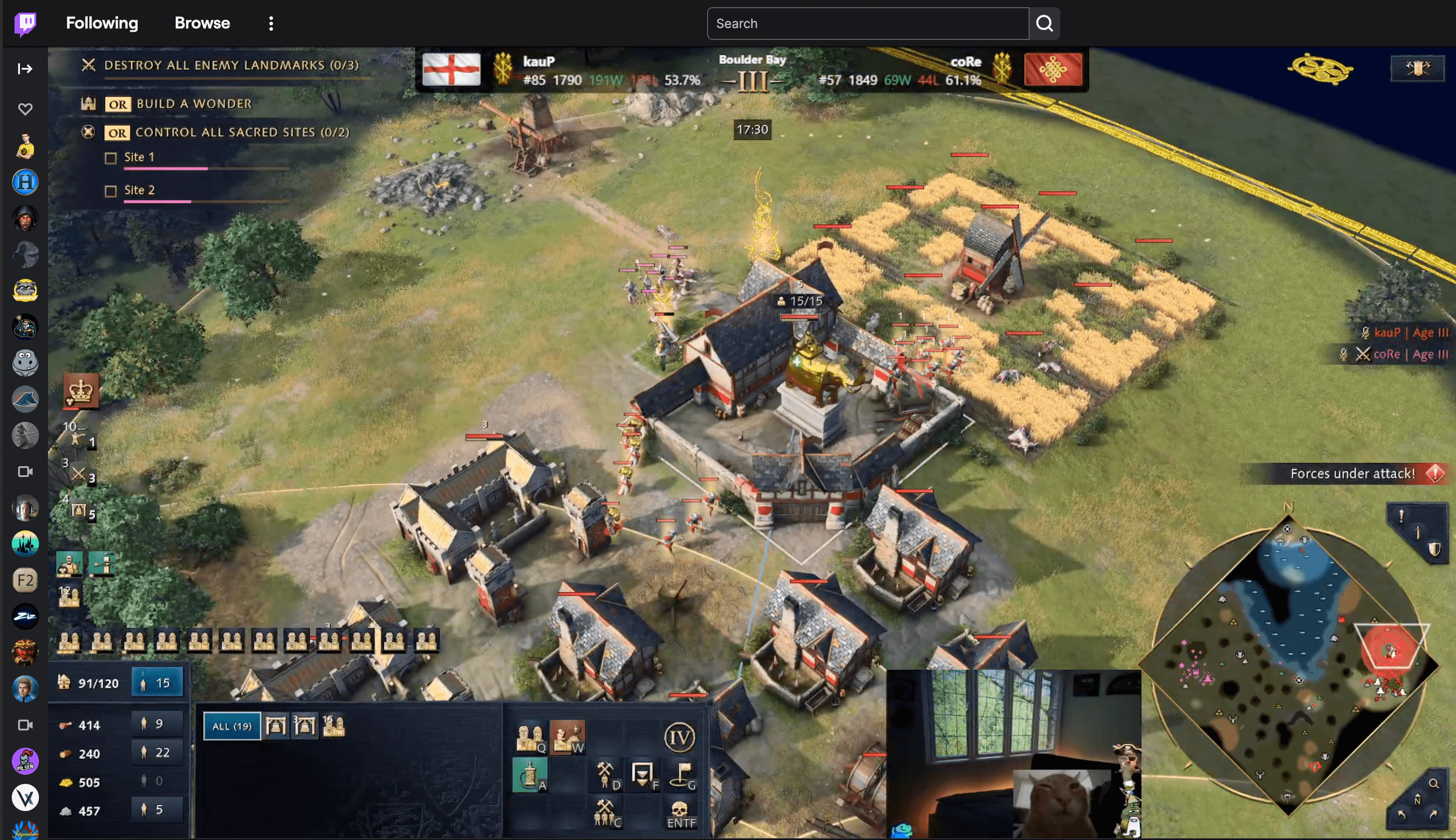Click the Age IV advancement button
Viewport: 1456px width, 840px height.
pos(679,737)
